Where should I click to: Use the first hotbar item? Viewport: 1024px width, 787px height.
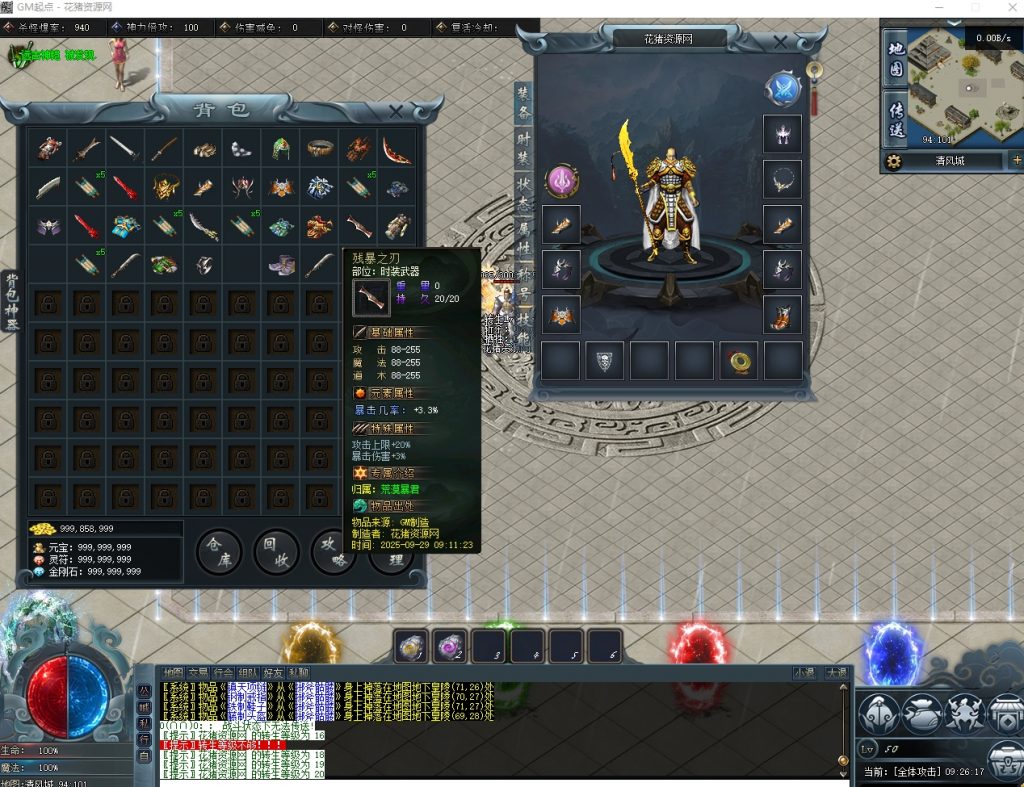click(411, 646)
